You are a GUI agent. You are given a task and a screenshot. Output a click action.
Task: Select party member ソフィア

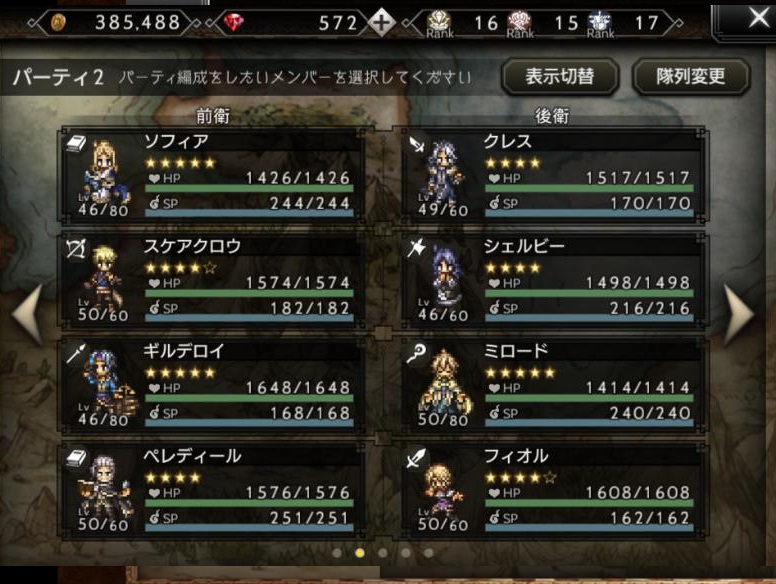tap(211, 172)
